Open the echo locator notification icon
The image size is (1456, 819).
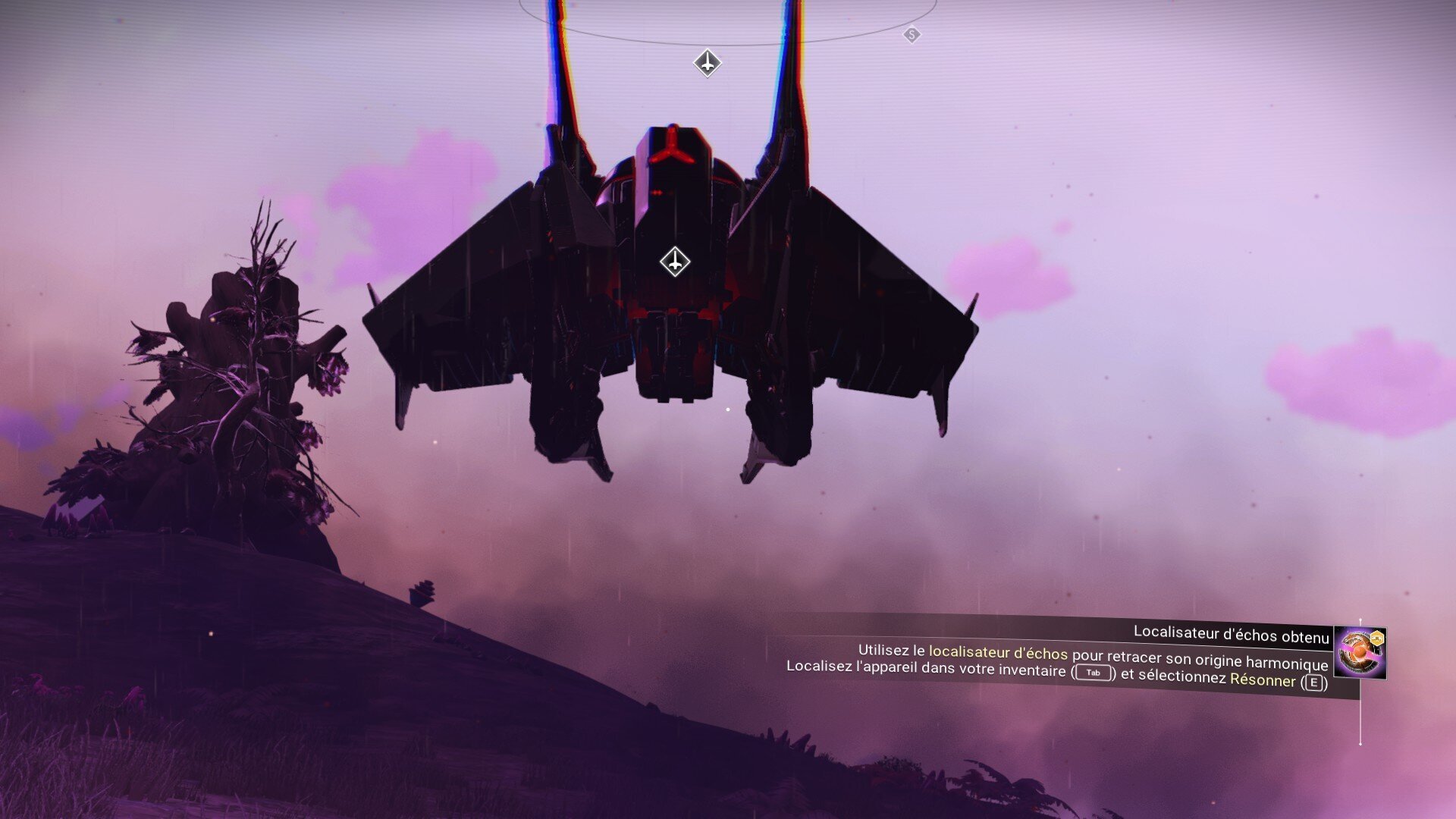1359,652
